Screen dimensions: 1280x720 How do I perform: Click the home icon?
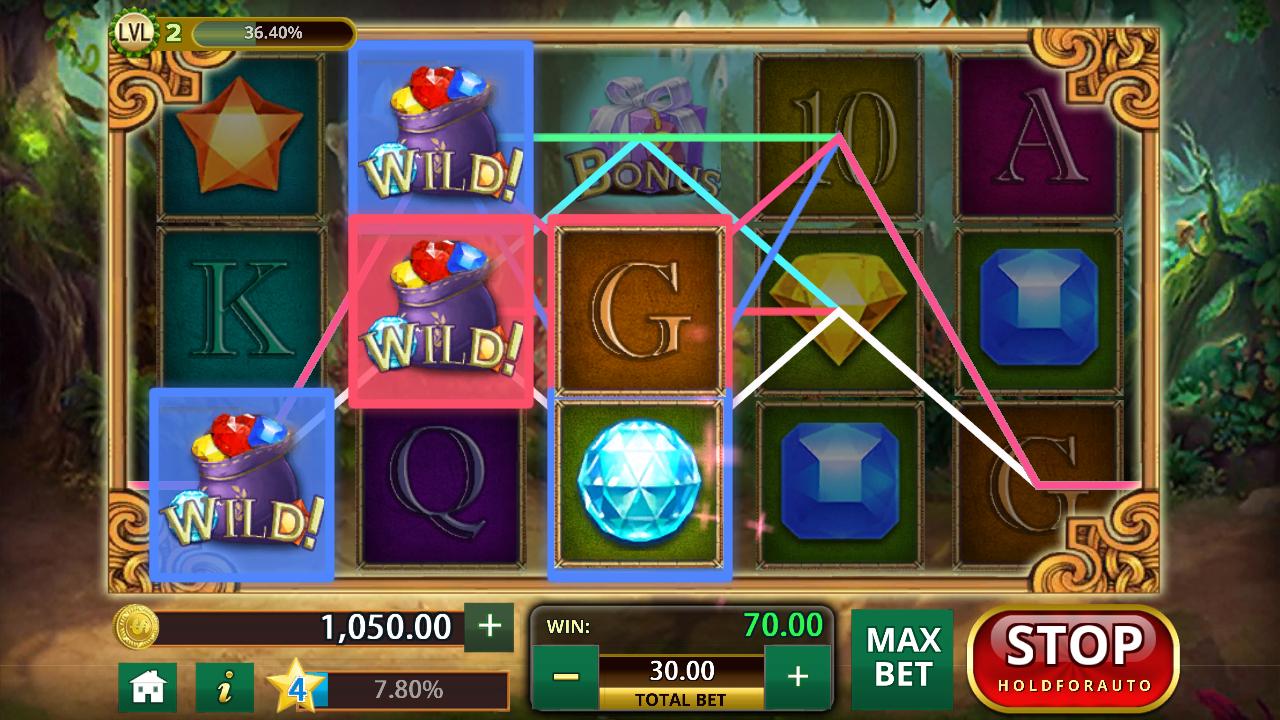point(148,688)
